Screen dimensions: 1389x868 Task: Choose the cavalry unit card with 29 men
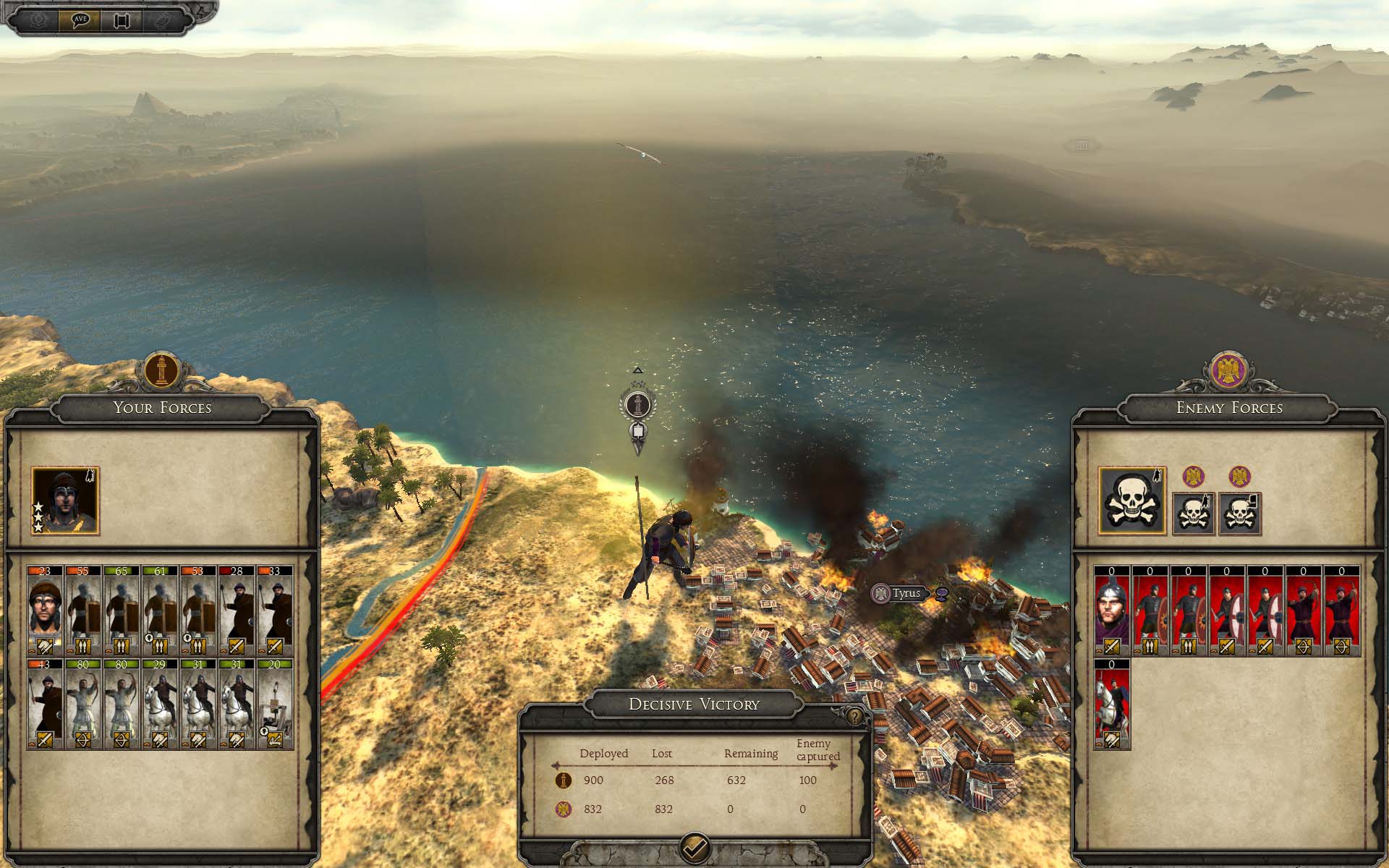tap(160, 704)
